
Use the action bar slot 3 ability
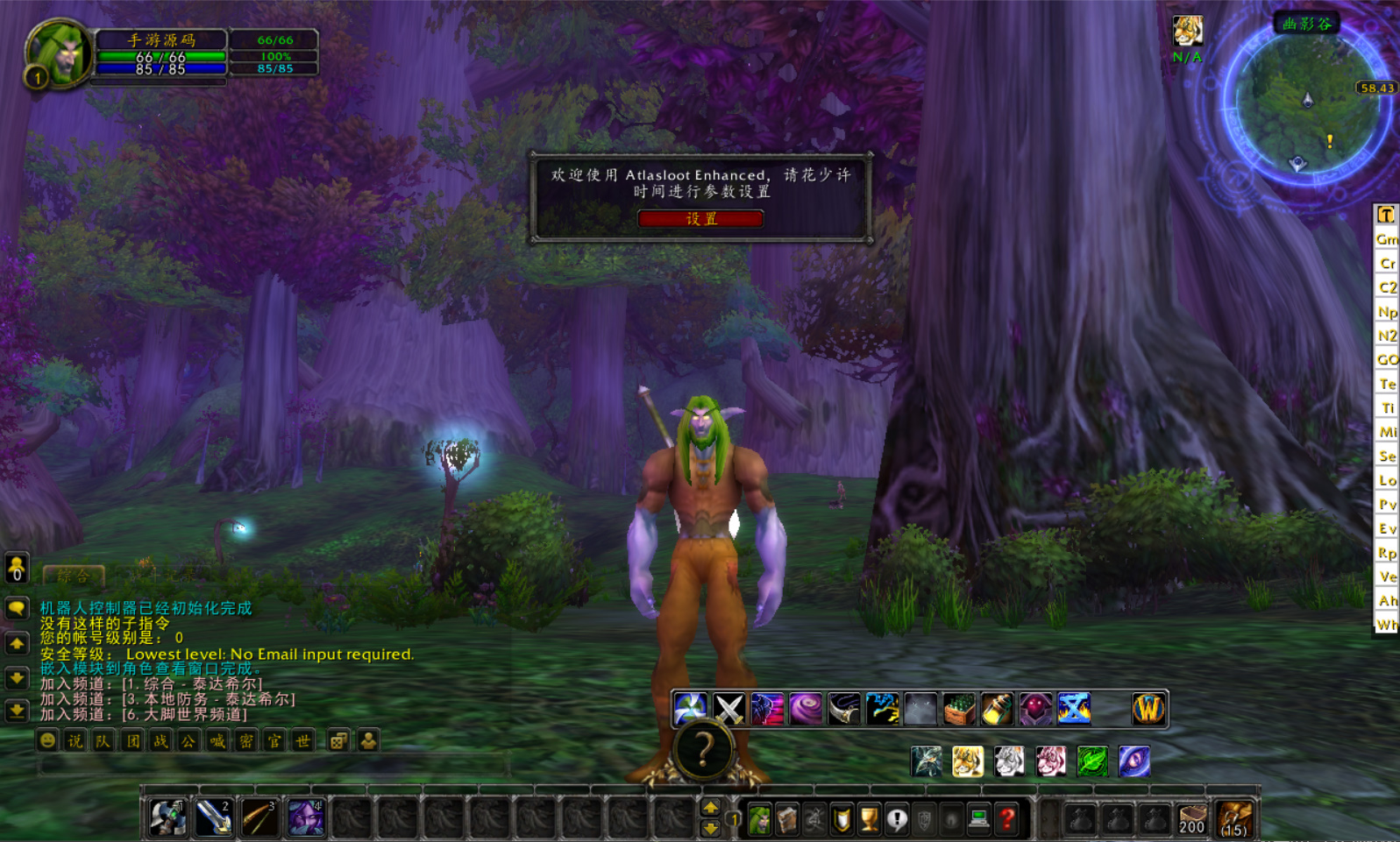point(259,818)
